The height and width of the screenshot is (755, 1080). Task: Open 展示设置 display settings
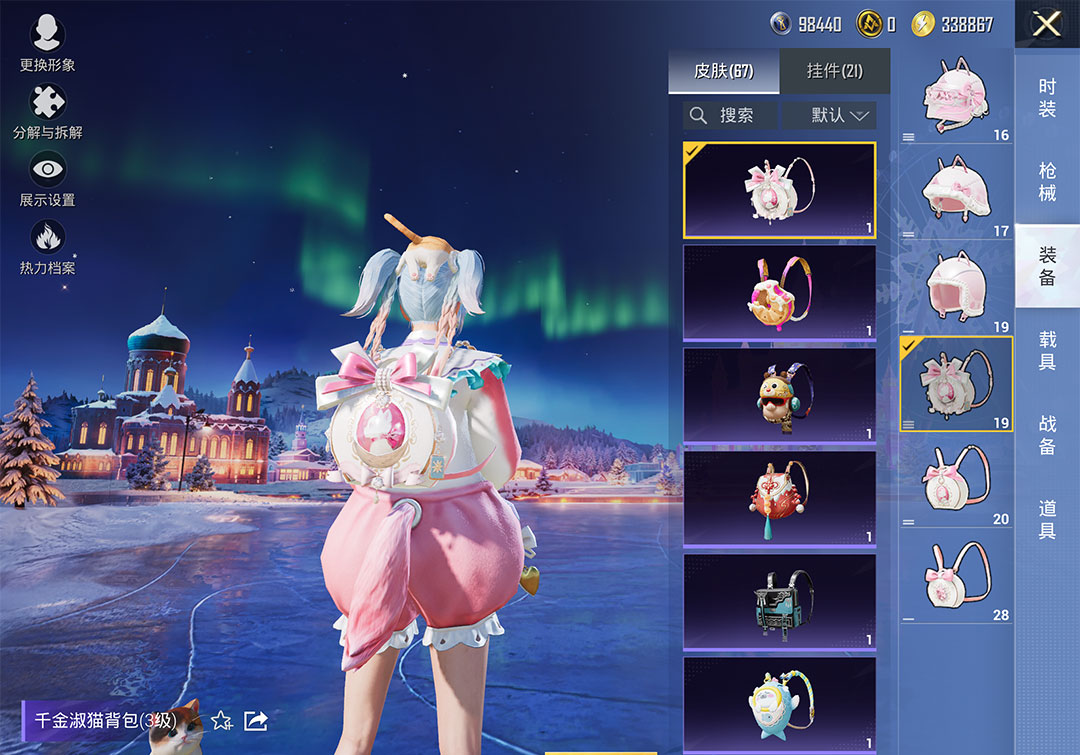tap(47, 178)
